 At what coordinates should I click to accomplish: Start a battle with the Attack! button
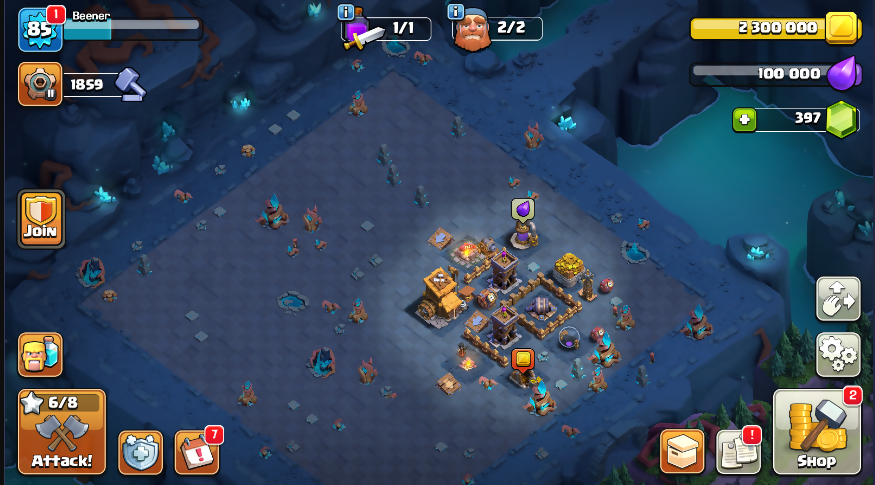(x=61, y=431)
